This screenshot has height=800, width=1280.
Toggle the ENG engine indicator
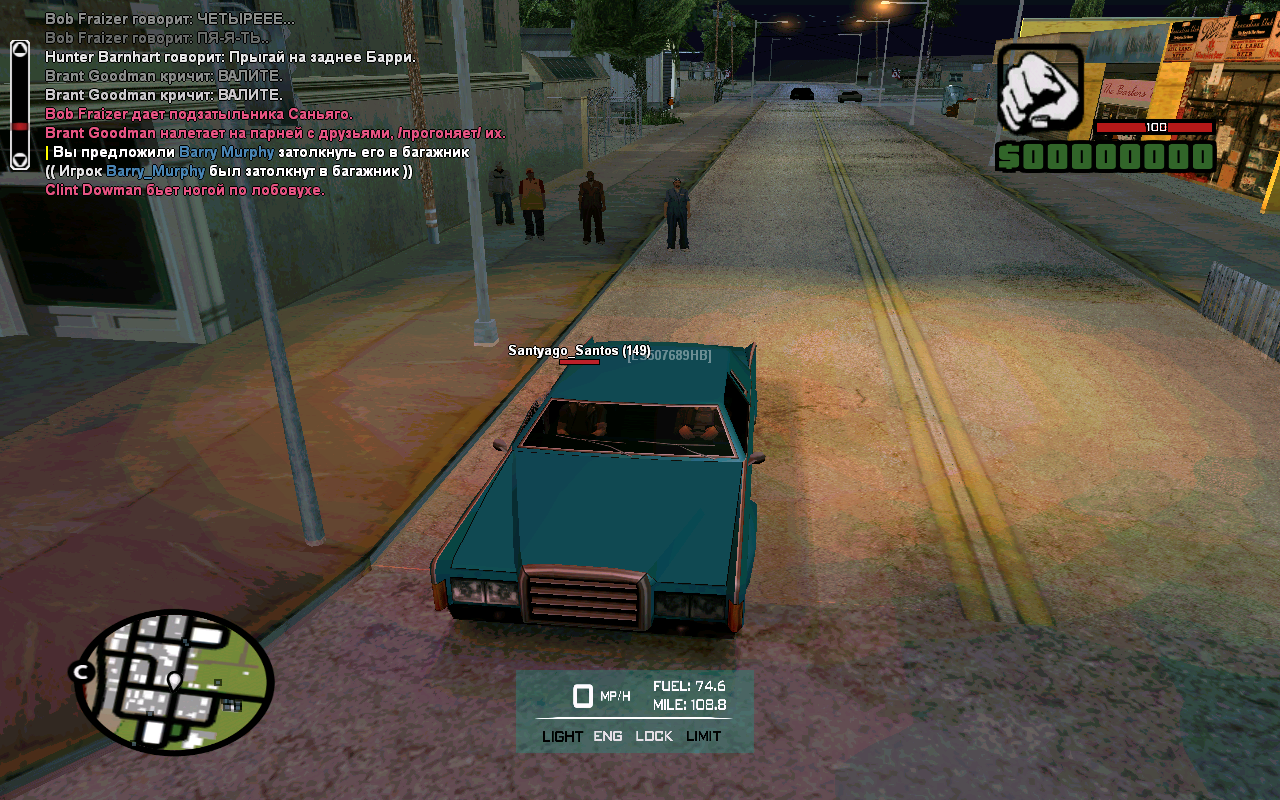(607, 736)
